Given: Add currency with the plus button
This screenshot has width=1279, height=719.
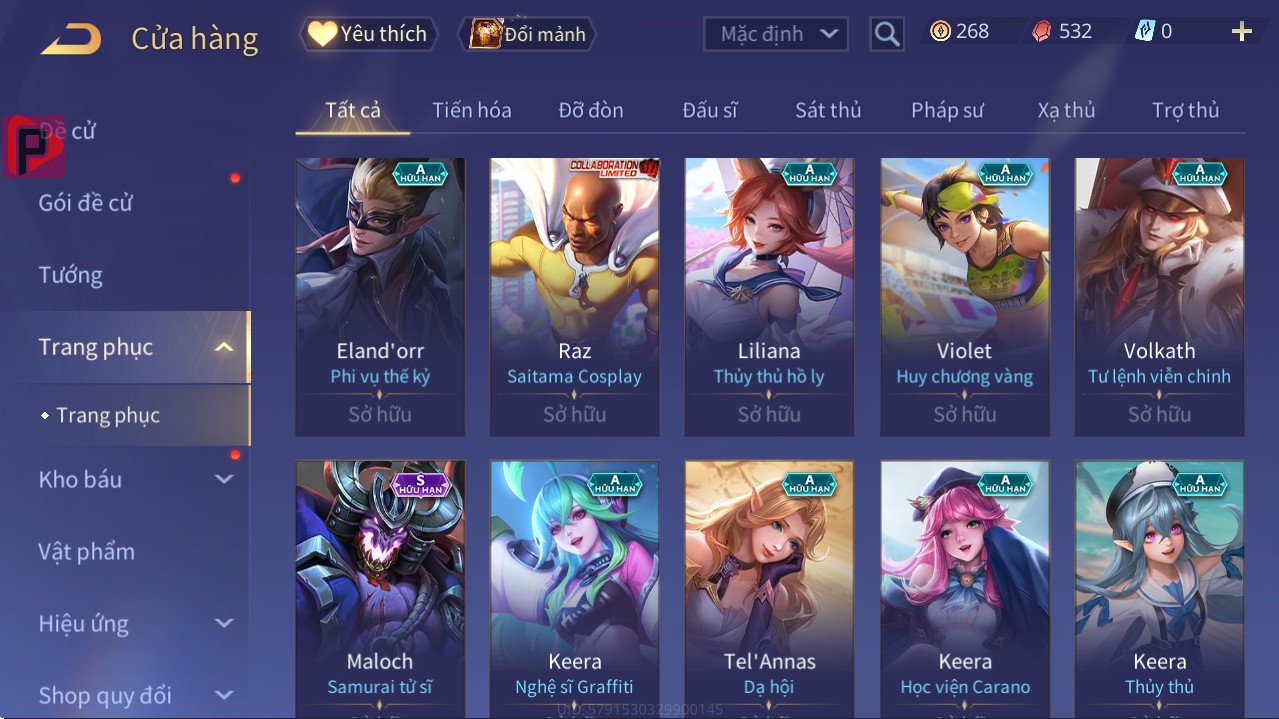Looking at the screenshot, I should [1241, 32].
